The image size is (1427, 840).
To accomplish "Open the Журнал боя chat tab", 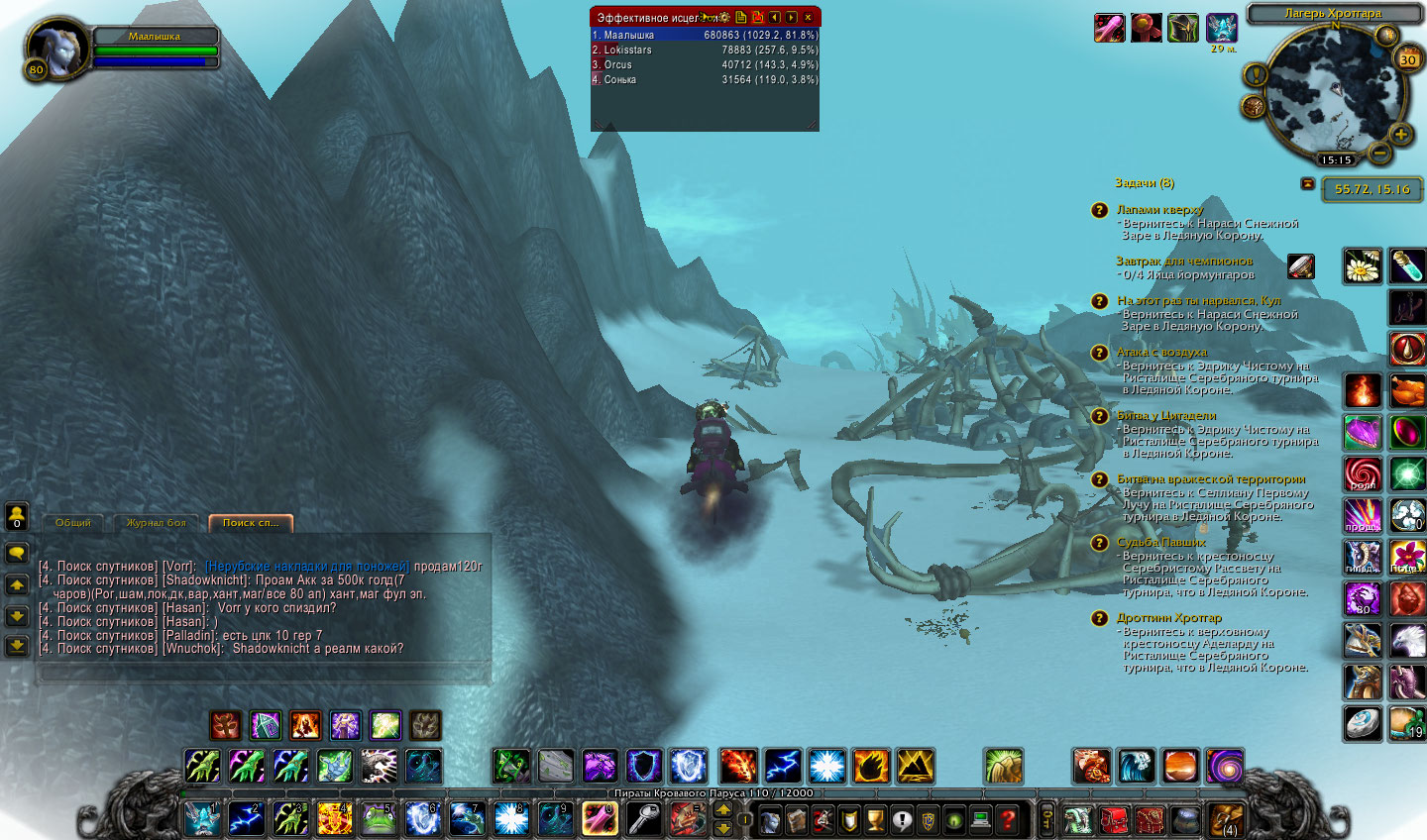I will point(156,523).
